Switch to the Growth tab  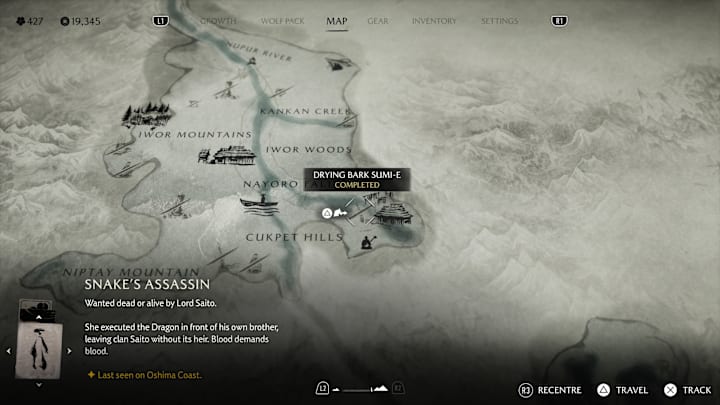coord(218,21)
